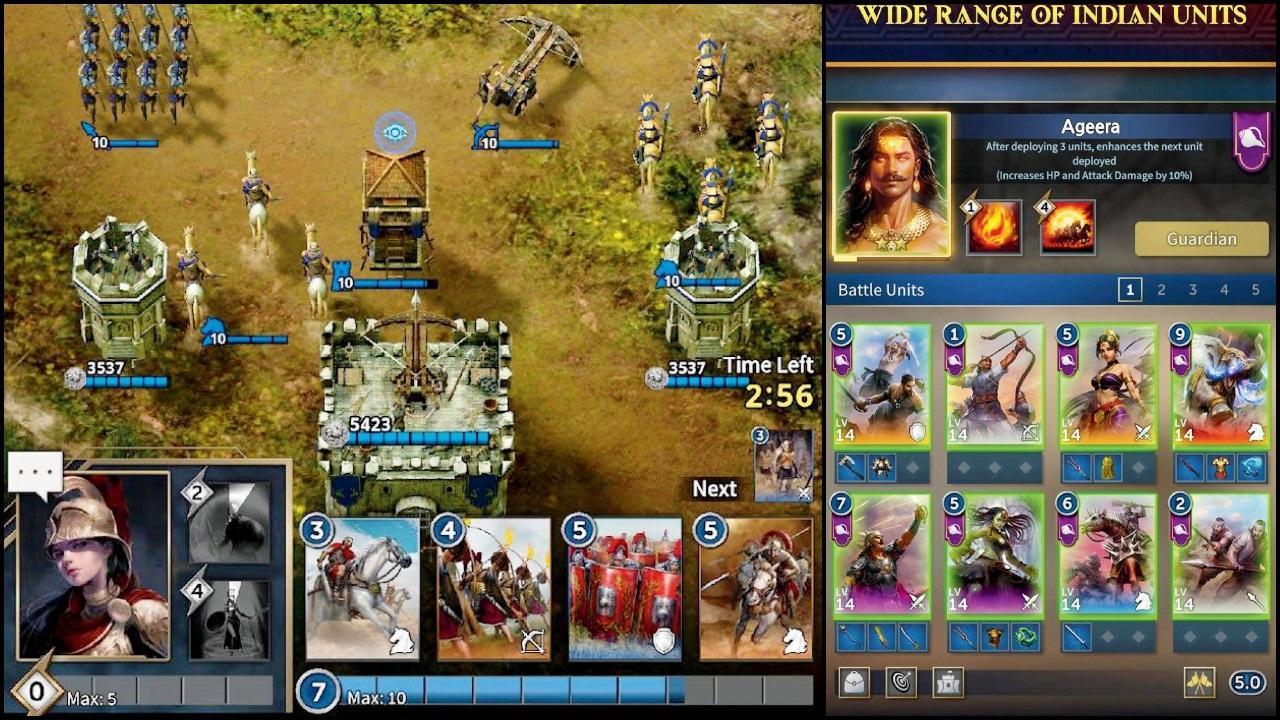Choose the archer unit card costing 1
Image resolution: width=1280 pixels, height=720 pixels.
click(x=995, y=385)
